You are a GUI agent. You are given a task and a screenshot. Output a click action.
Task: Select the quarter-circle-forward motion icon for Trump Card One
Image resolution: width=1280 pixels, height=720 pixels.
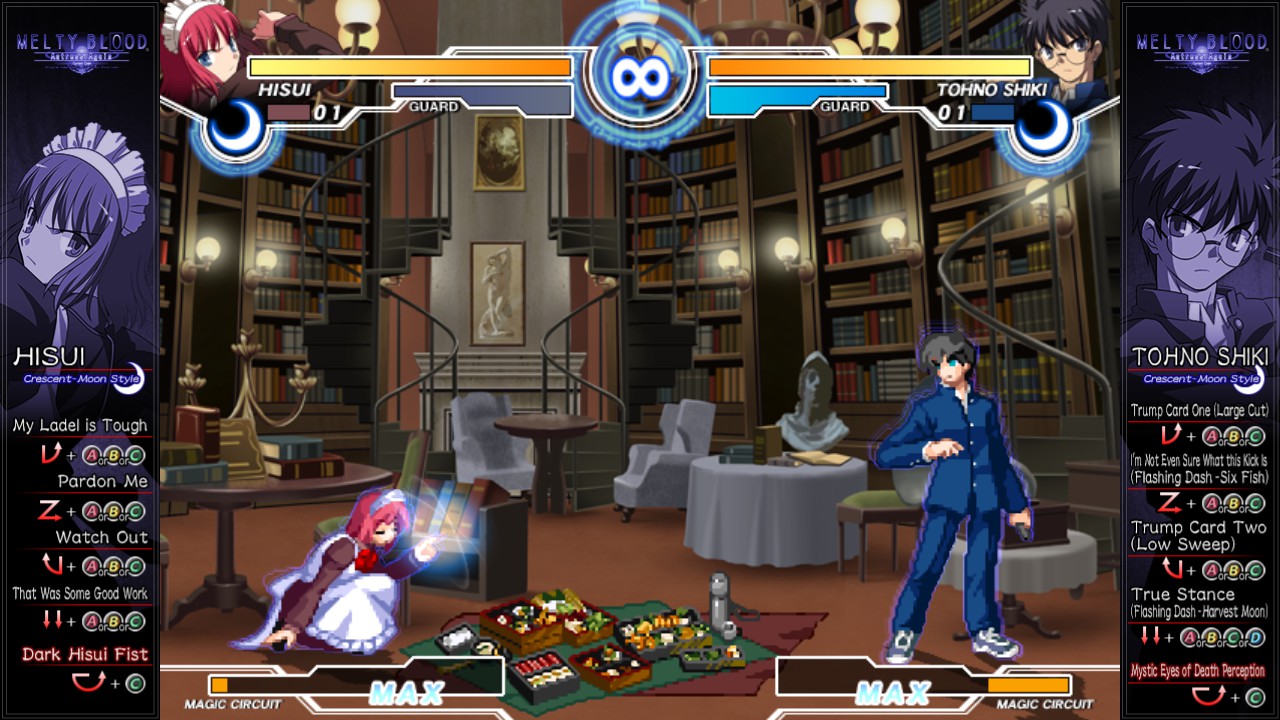(x=1172, y=433)
